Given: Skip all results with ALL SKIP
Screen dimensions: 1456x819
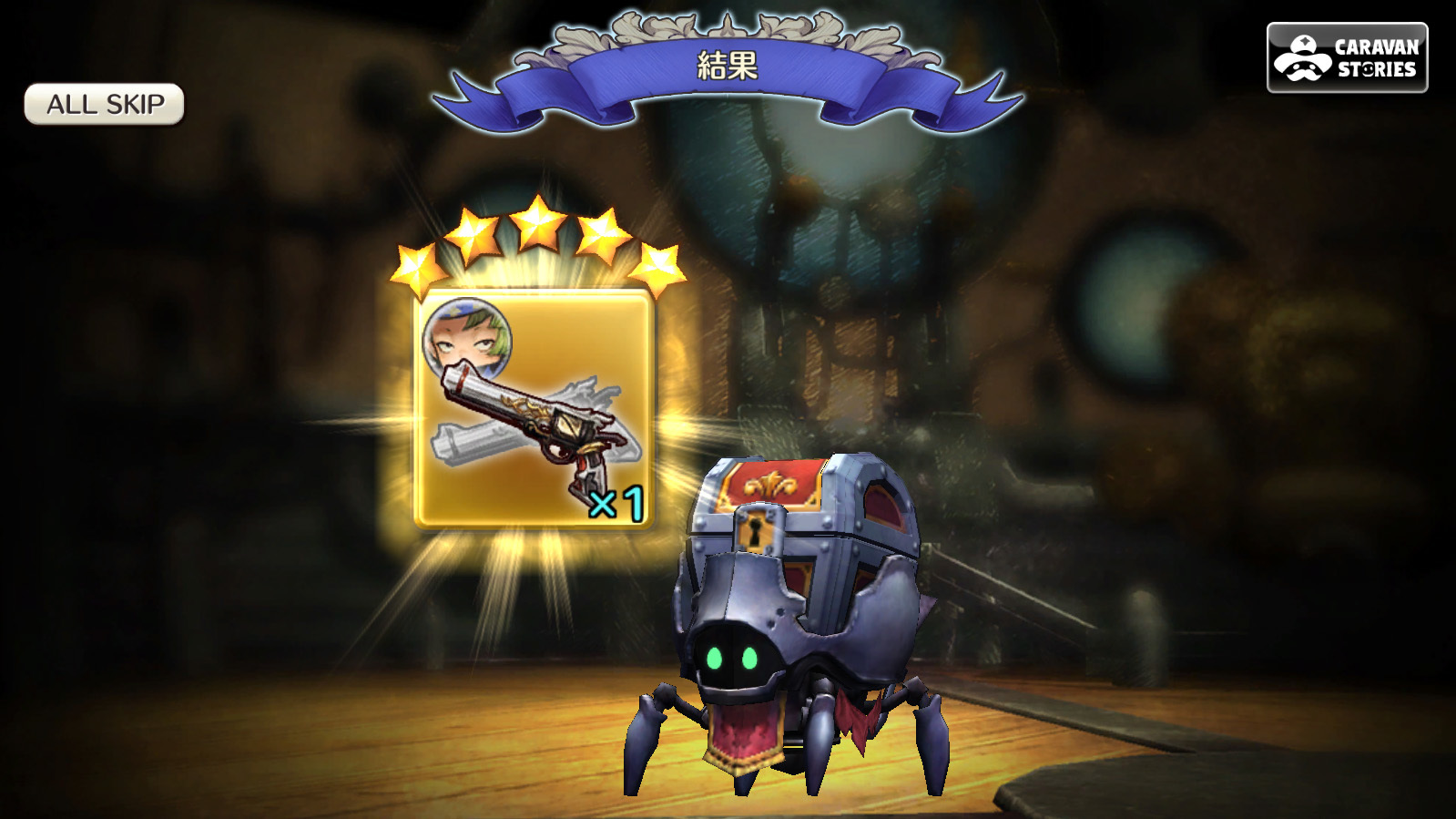Looking at the screenshot, I should tap(105, 105).
